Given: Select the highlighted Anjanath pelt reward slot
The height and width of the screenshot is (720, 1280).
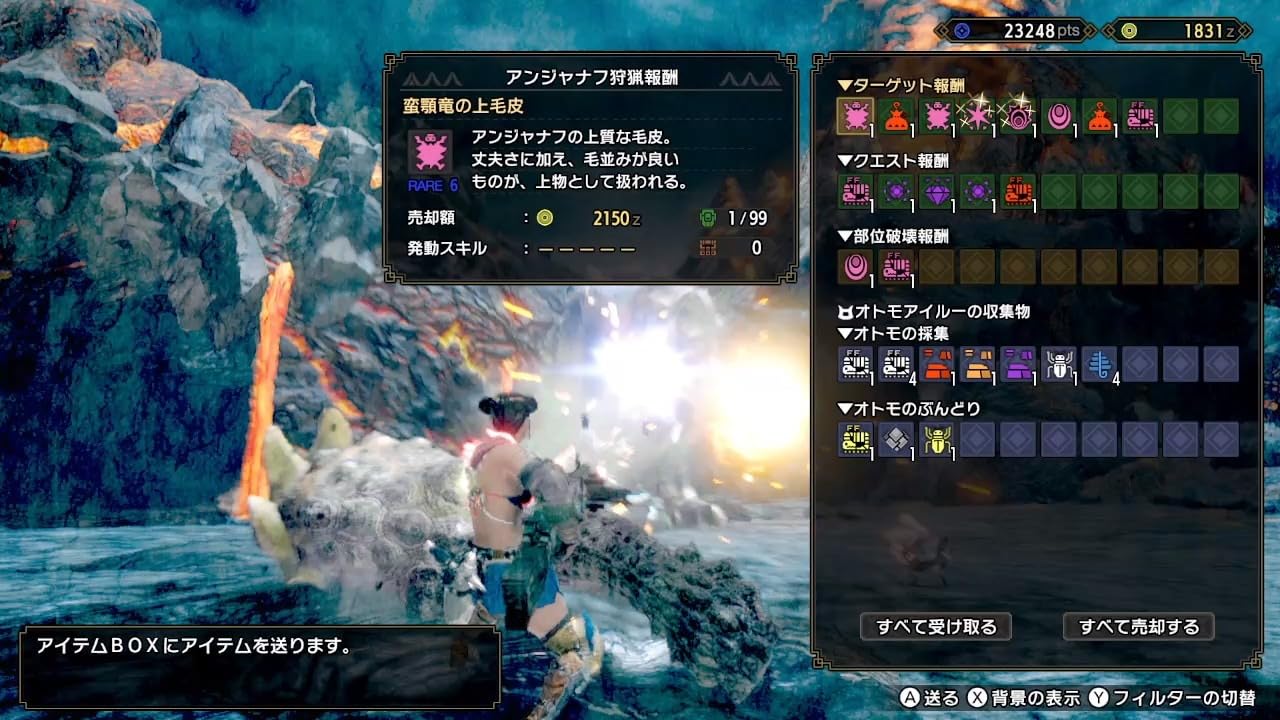Looking at the screenshot, I should pos(855,116).
